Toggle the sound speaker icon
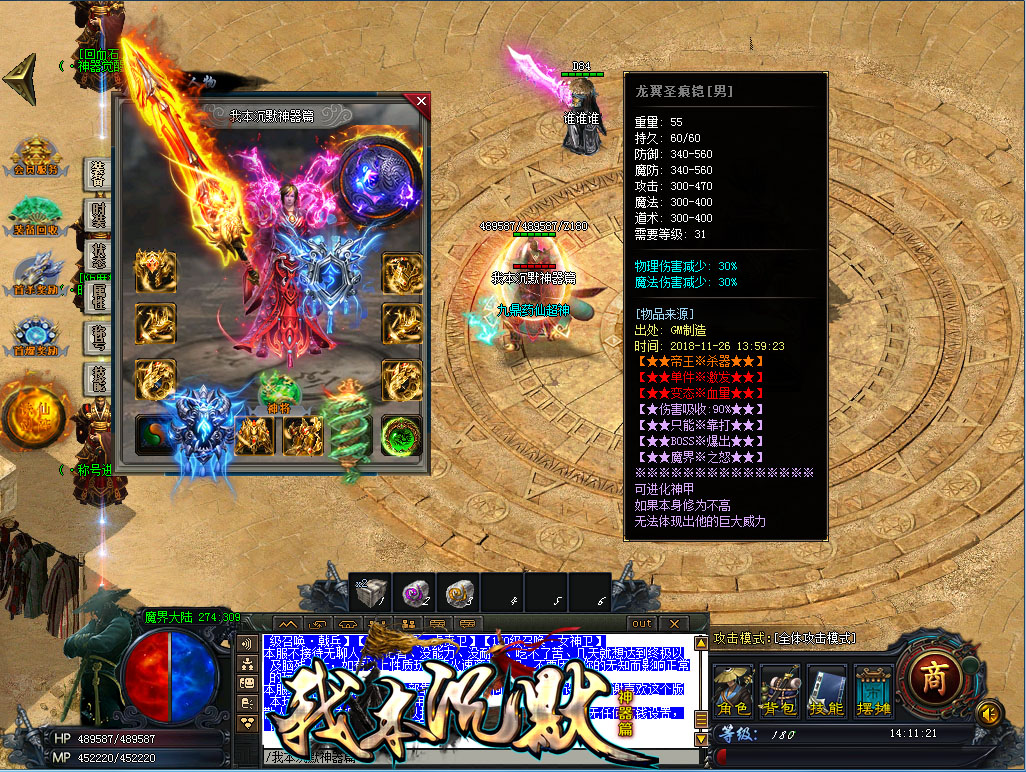The image size is (1026, 772). point(989,713)
